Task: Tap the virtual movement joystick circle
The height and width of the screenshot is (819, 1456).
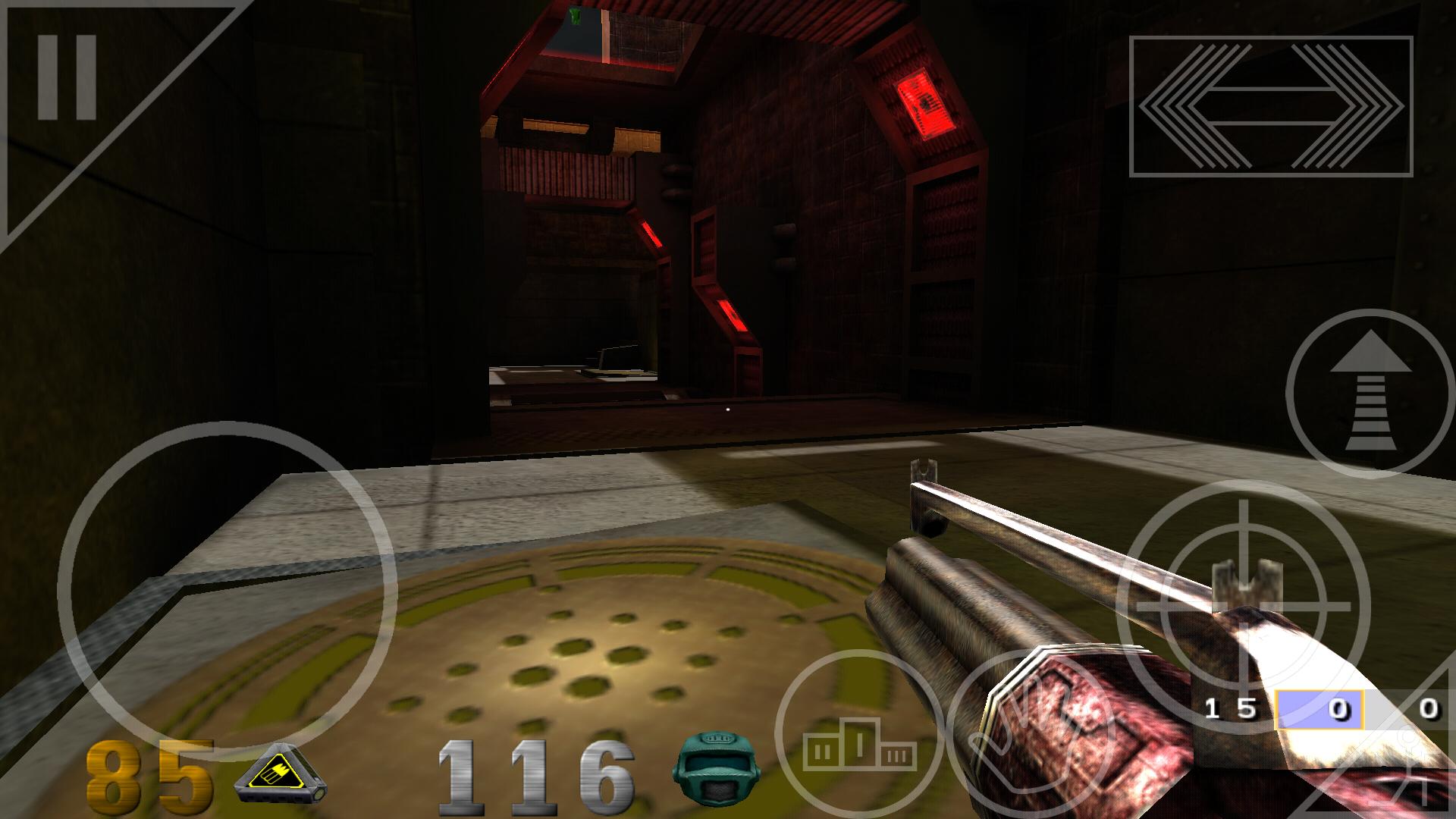Action: click(227, 589)
